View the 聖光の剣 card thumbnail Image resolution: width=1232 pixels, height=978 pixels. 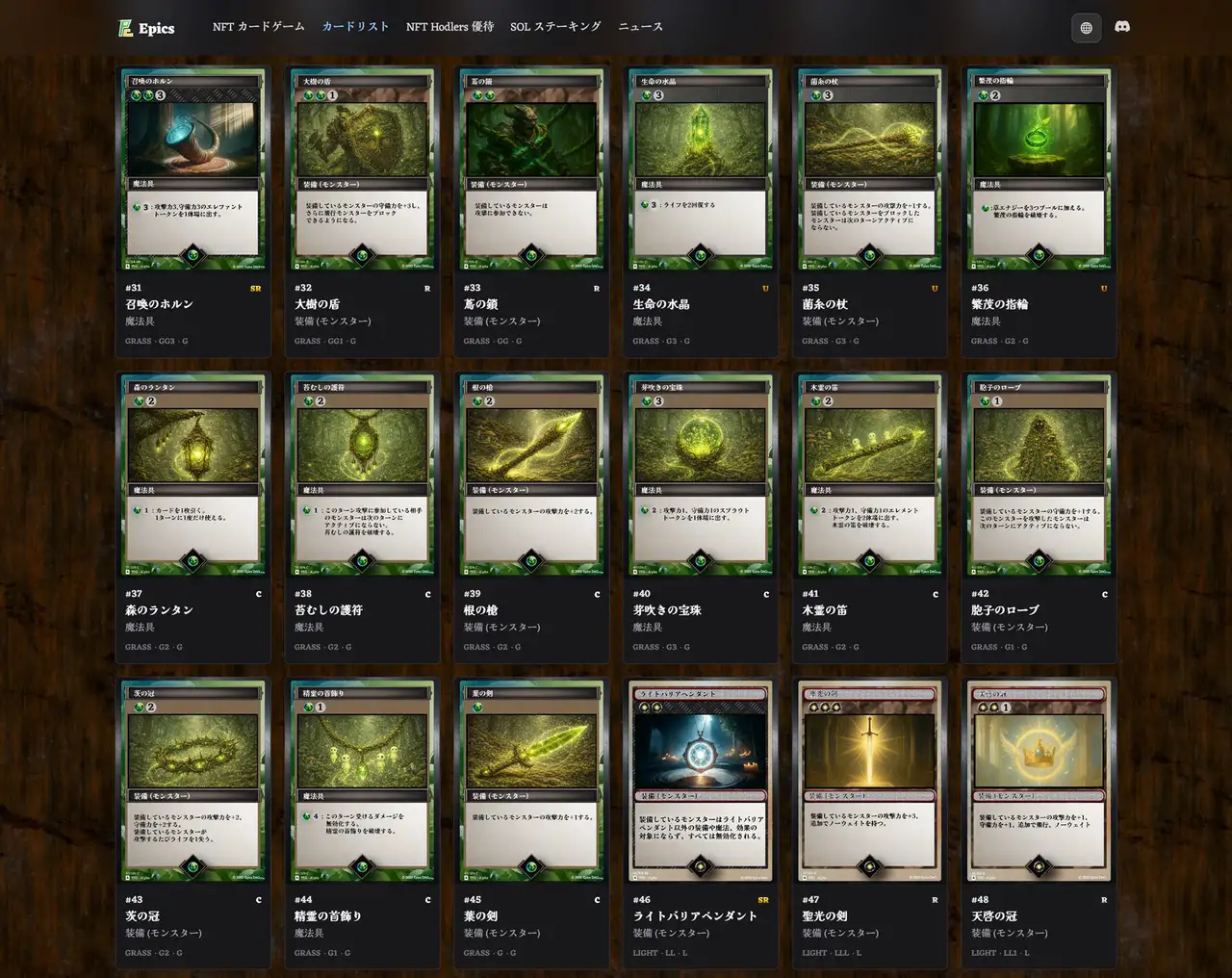[x=870, y=781]
